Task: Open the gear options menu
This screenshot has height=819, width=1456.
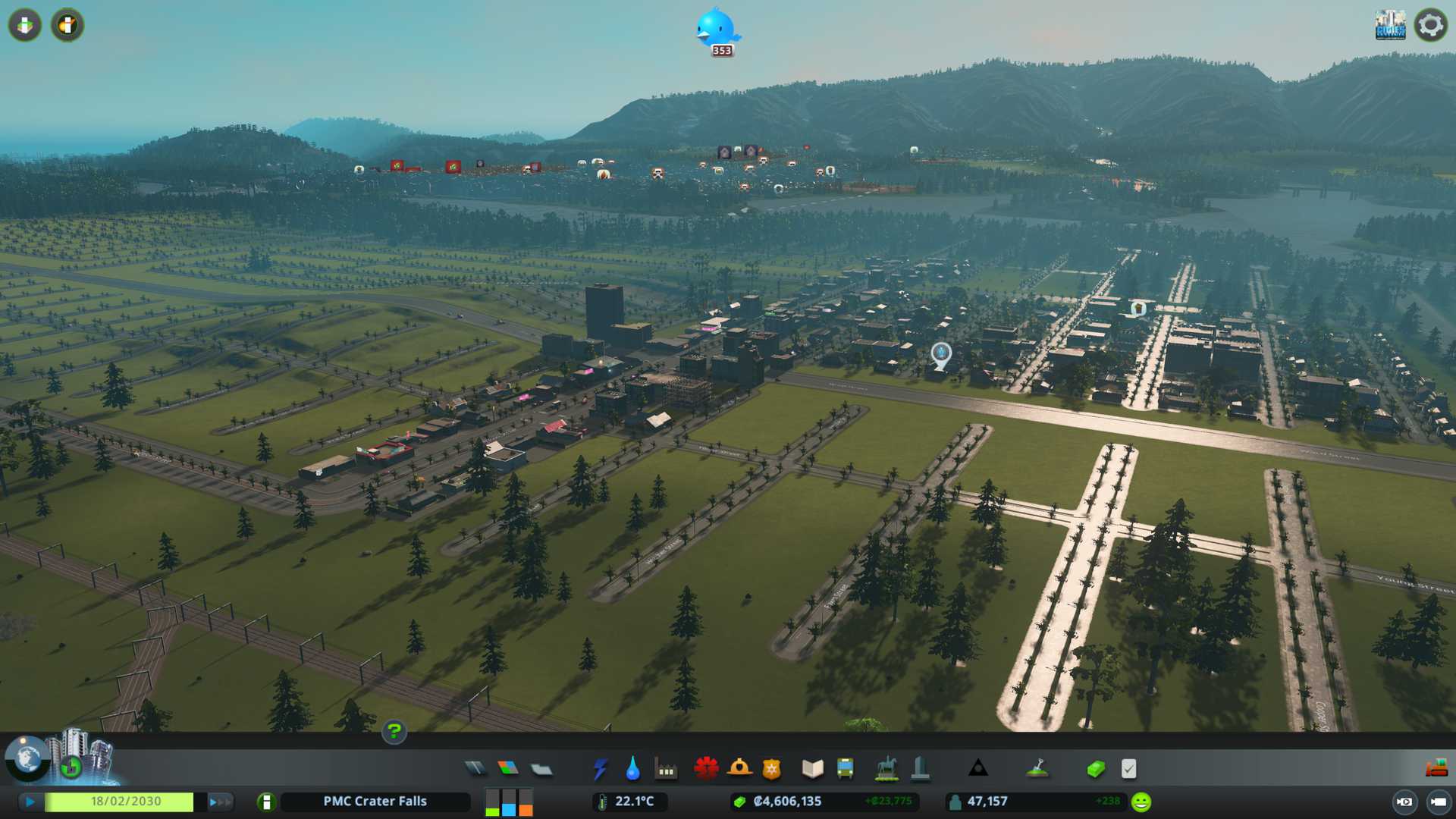Action: [1430, 26]
